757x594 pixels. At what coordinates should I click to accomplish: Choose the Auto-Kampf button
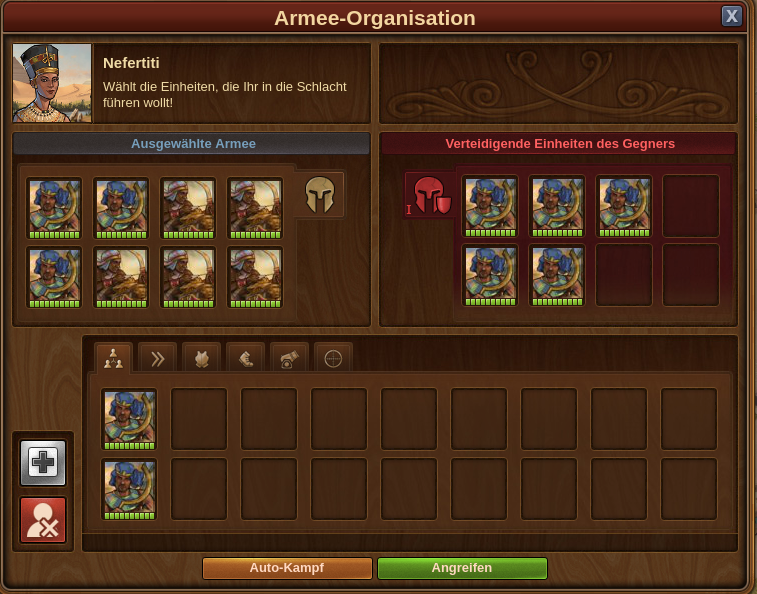click(x=287, y=568)
